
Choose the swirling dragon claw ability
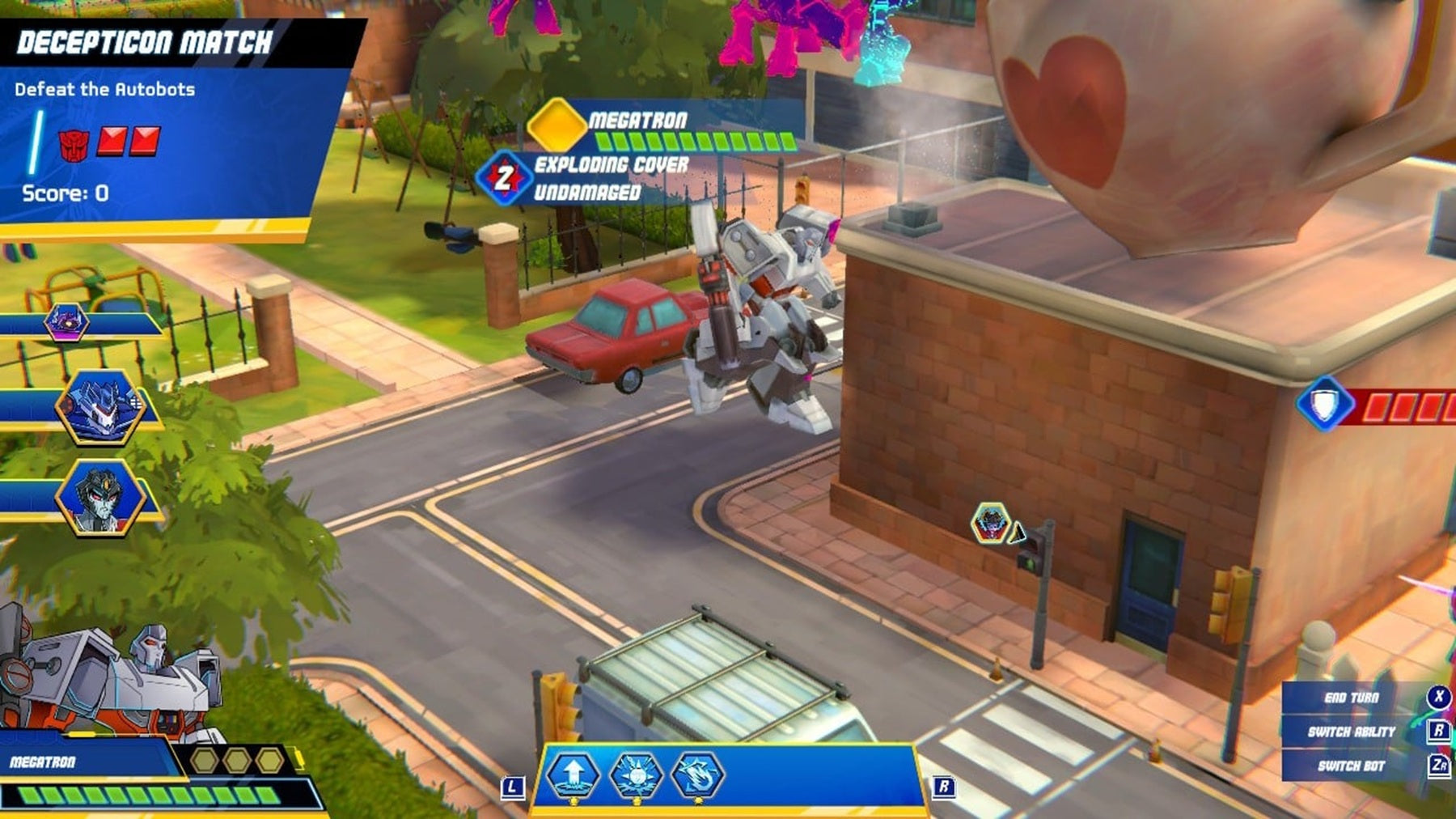pos(697,774)
